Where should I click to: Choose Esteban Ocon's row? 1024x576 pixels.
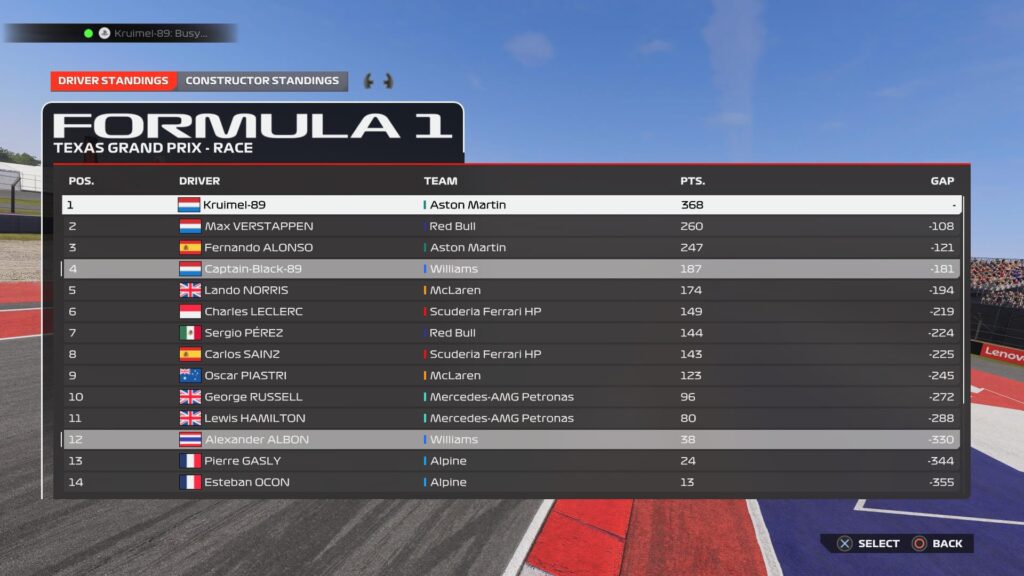click(x=511, y=482)
